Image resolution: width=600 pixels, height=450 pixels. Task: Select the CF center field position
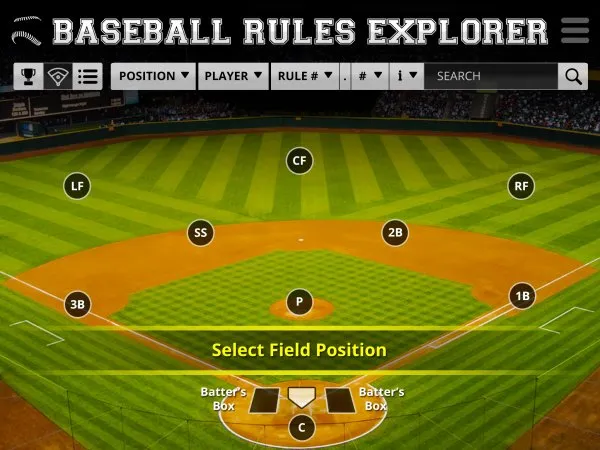[298, 160]
